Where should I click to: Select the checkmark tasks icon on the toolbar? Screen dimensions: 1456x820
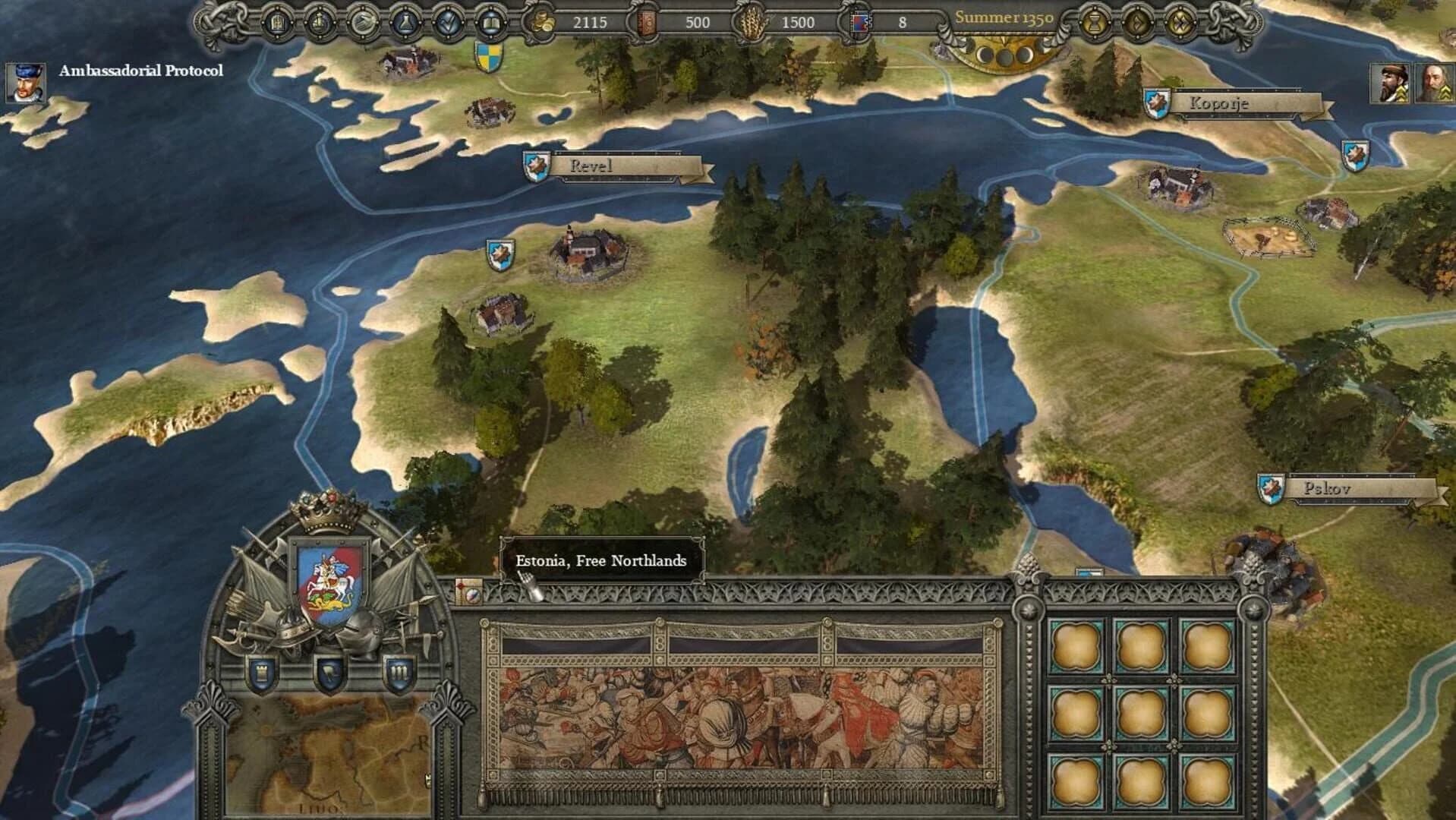447,23
